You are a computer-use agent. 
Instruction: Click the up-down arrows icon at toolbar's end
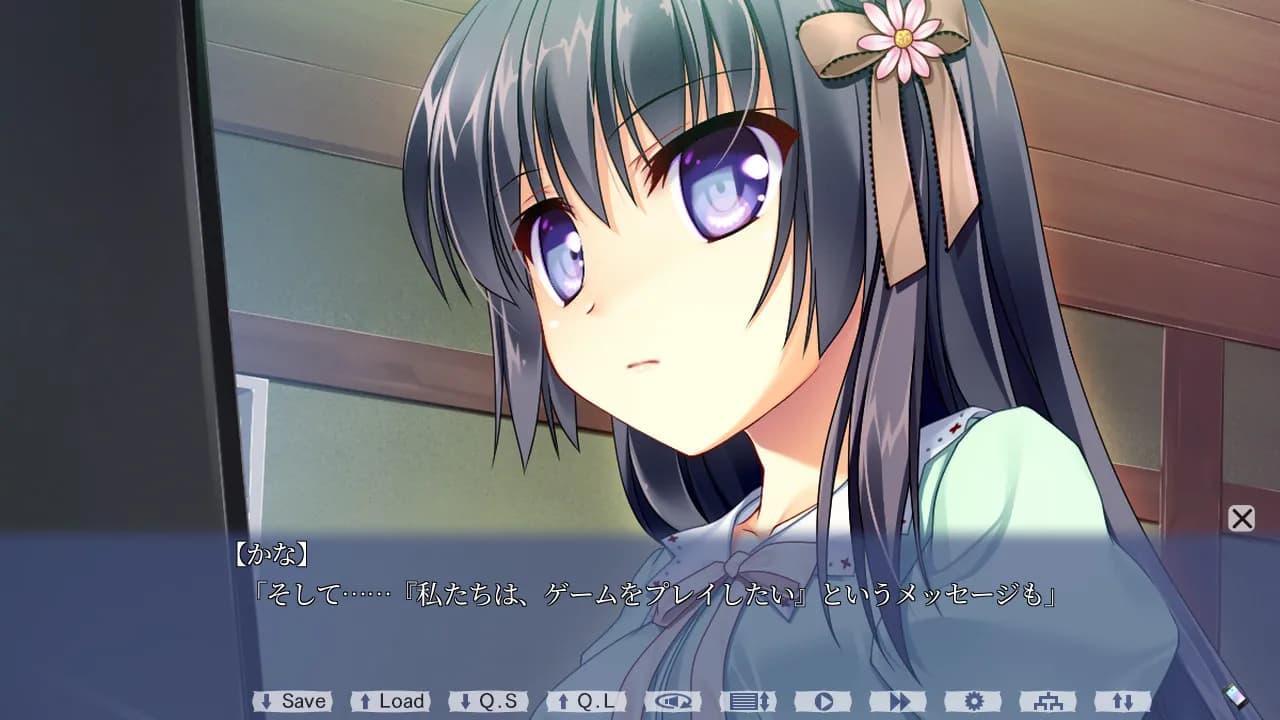(1123, 701)
